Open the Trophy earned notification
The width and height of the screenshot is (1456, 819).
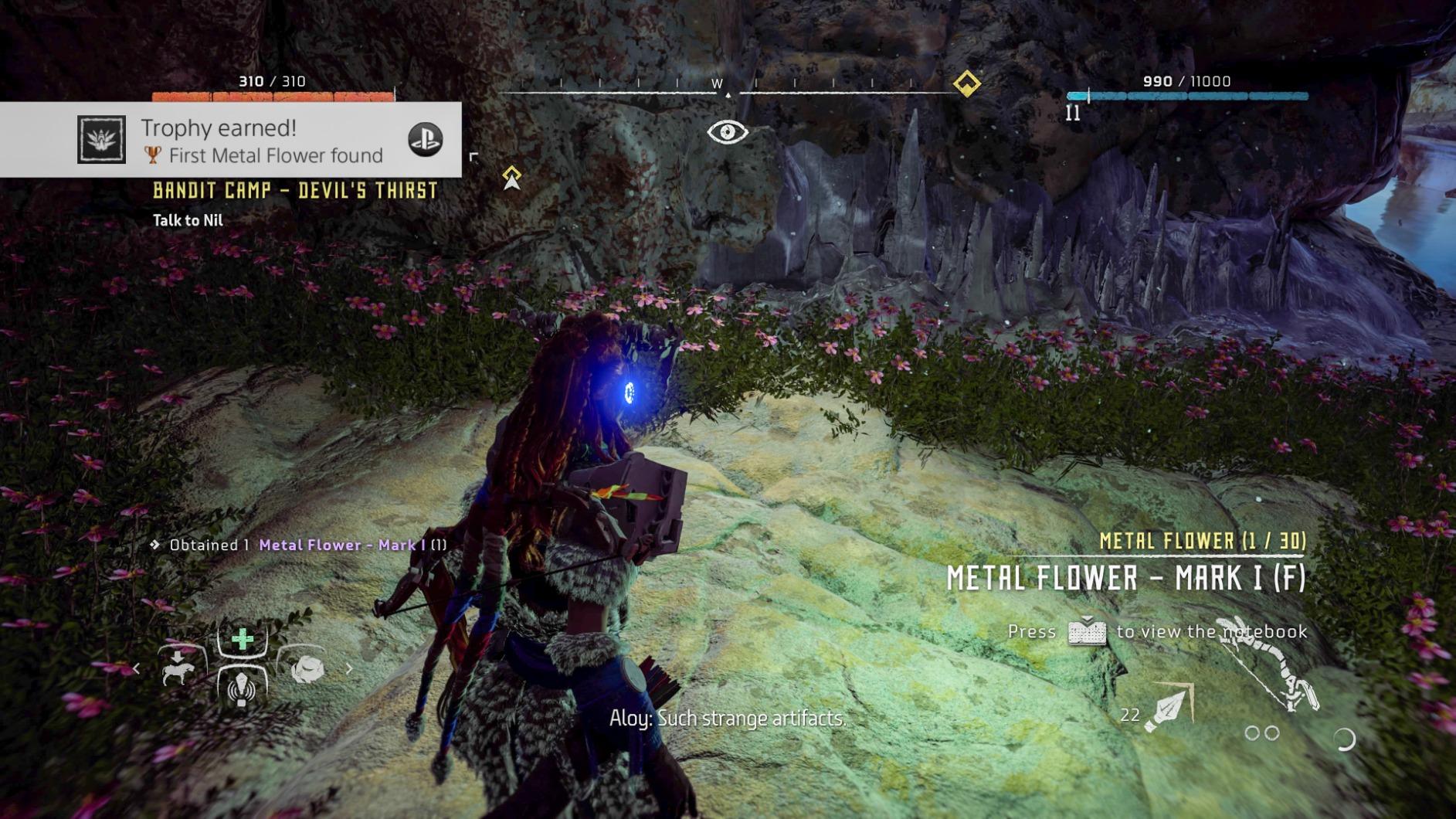click(x=232, y=140)
